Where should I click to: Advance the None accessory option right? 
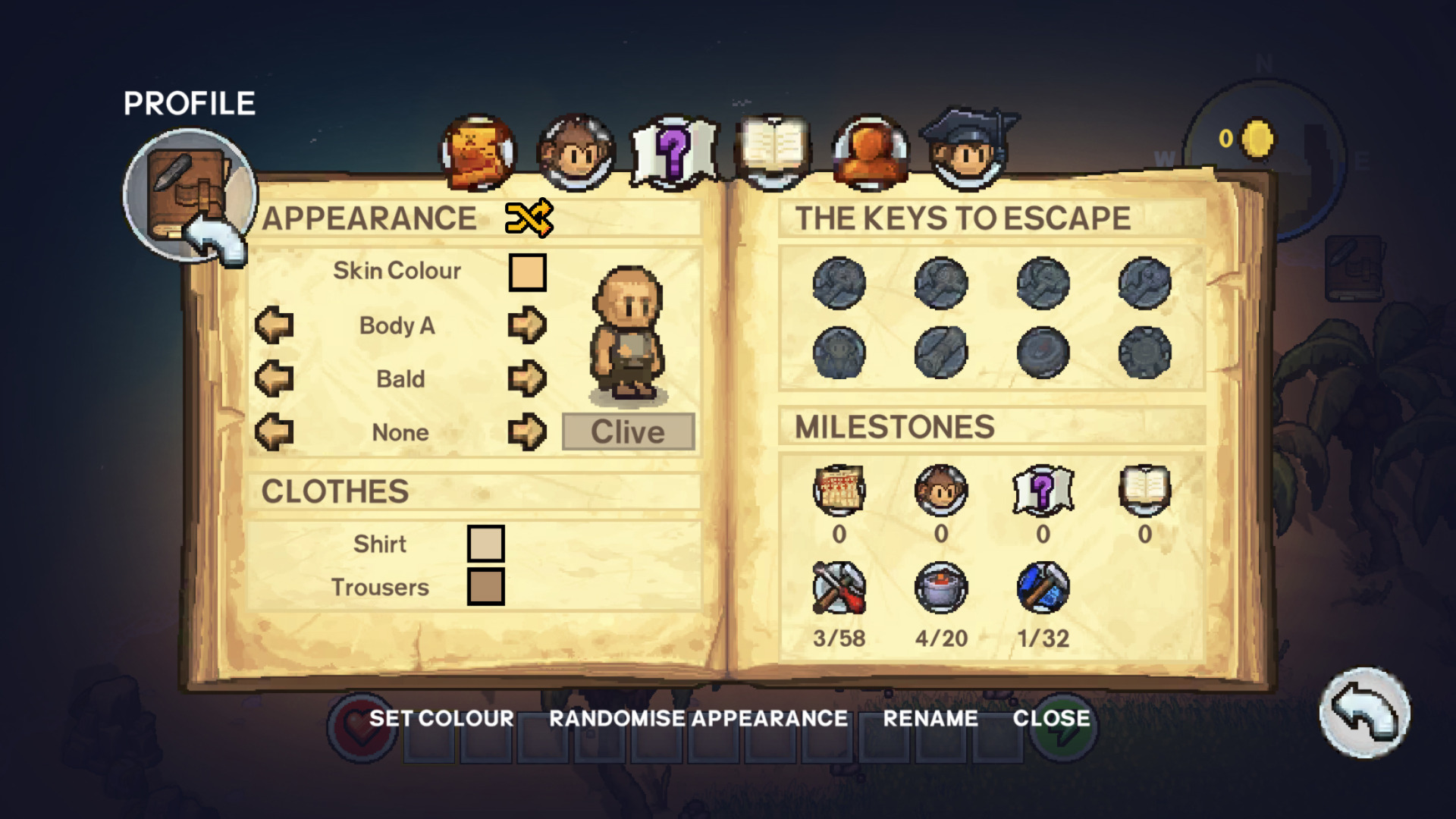527,432
